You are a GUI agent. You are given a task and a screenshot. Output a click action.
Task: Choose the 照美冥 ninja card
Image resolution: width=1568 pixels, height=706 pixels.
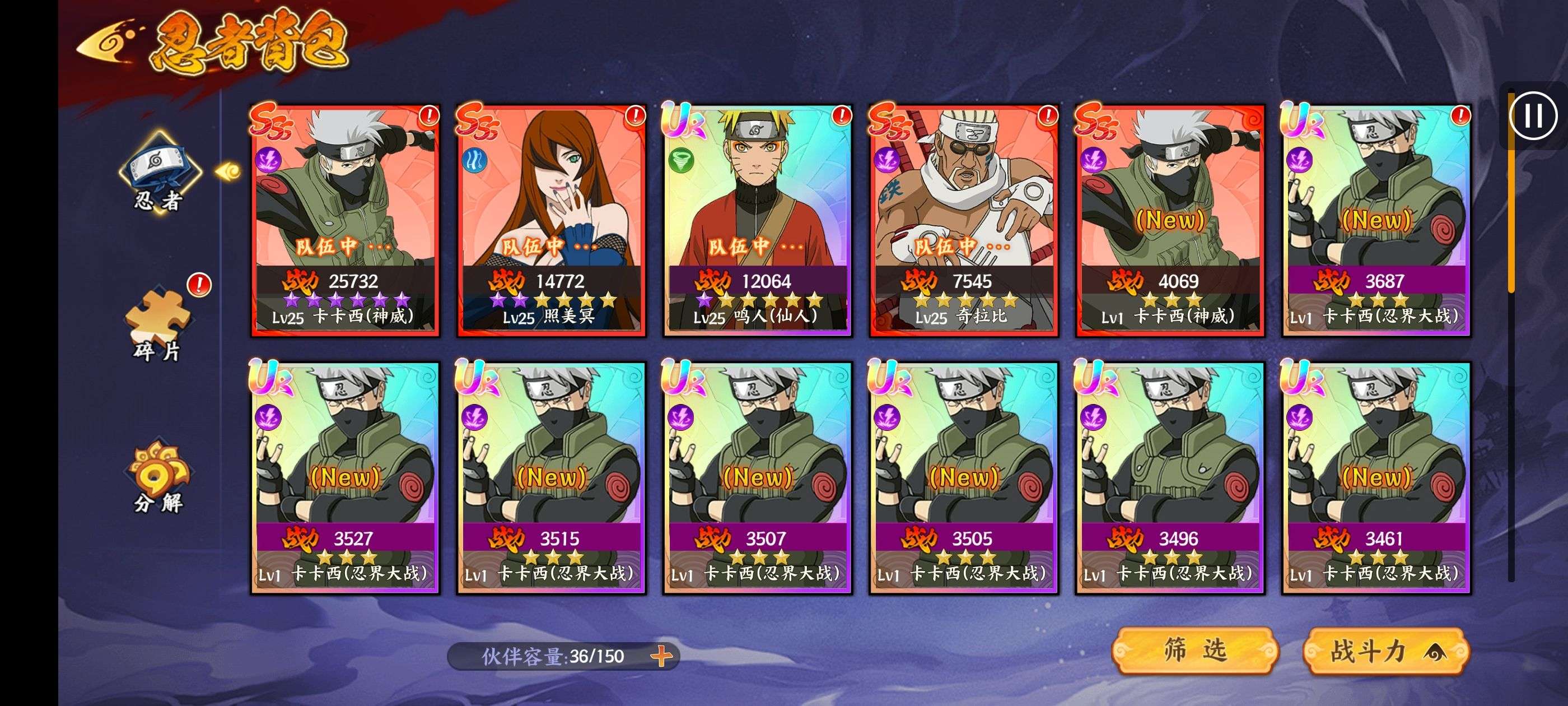click(551, 220)
